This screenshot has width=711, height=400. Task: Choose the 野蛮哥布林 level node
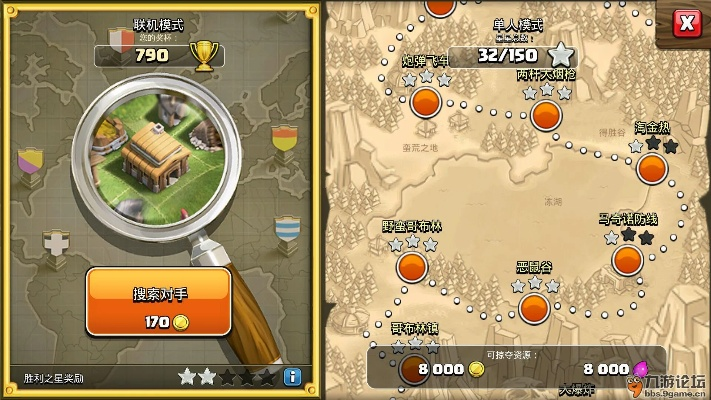pos(412,266)
